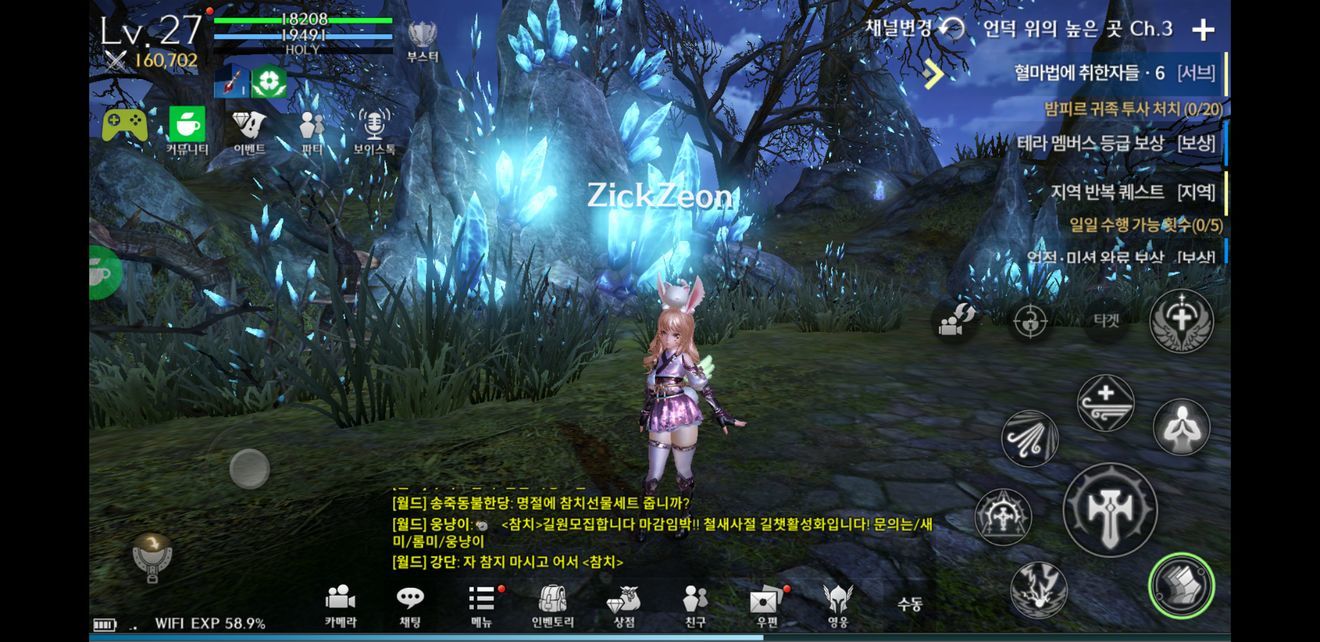Open the 커뮤니티 community icon
1320x642 pixels.
(187, 131)
